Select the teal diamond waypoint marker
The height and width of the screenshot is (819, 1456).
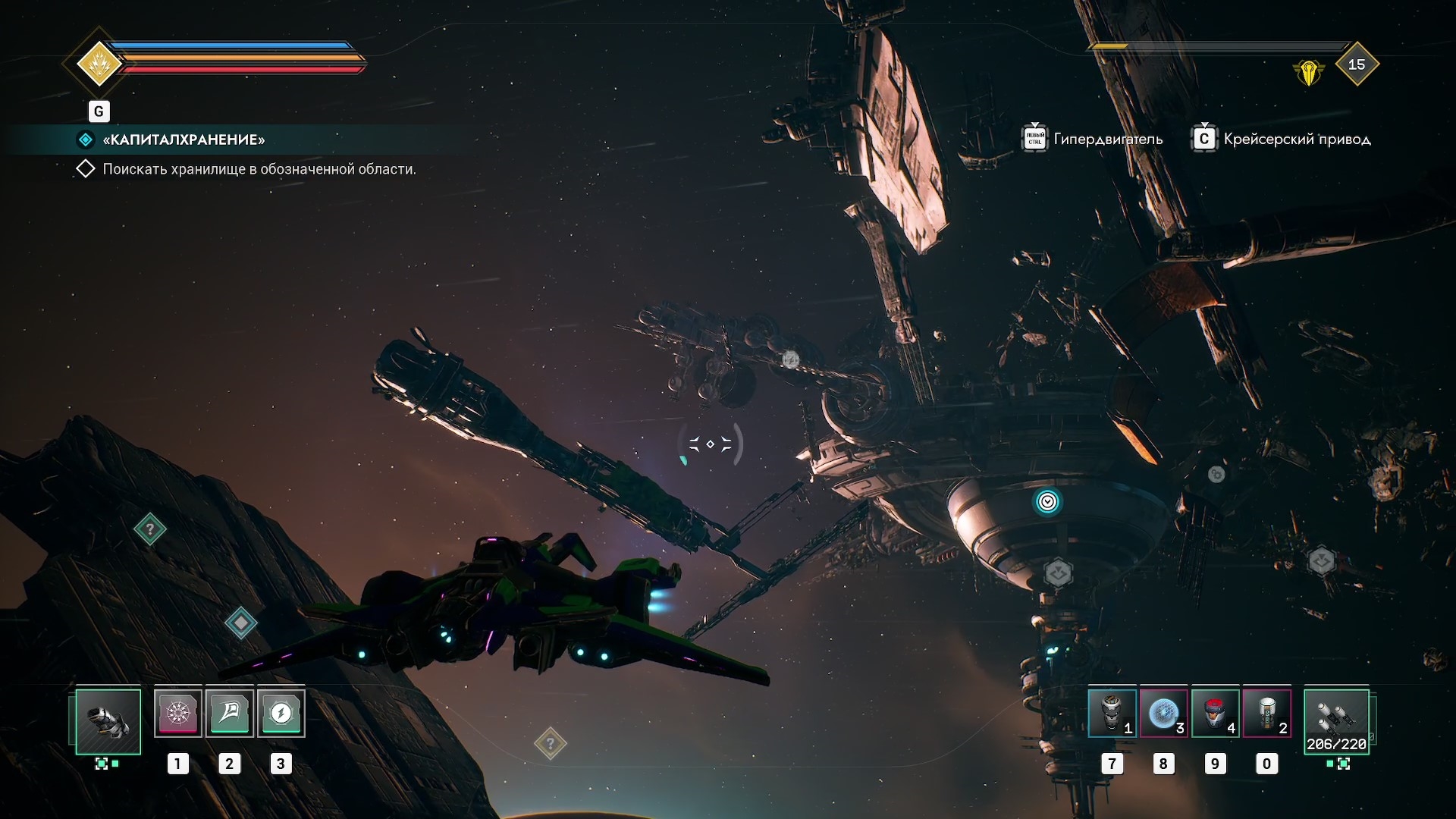point(241,623)
